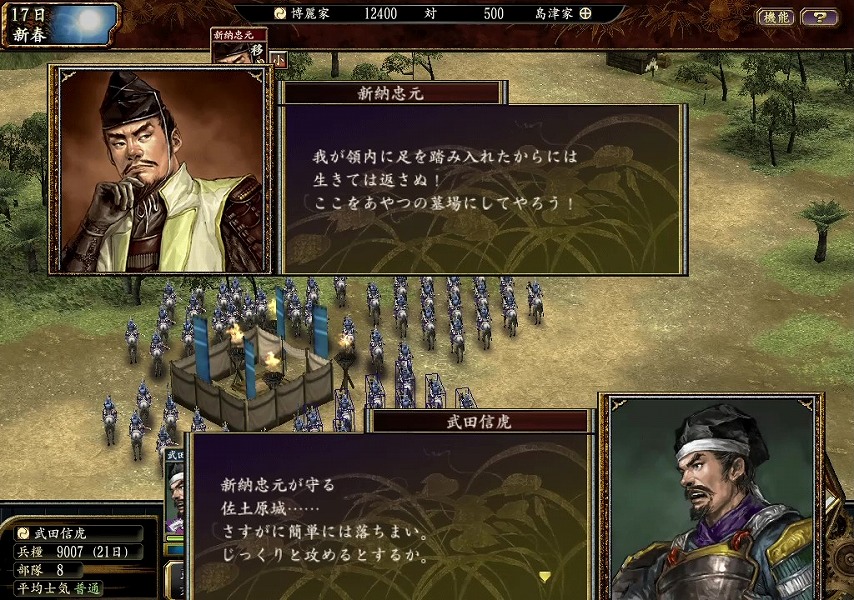
Task: Open help with the question mark button
Action: (820, 17)
